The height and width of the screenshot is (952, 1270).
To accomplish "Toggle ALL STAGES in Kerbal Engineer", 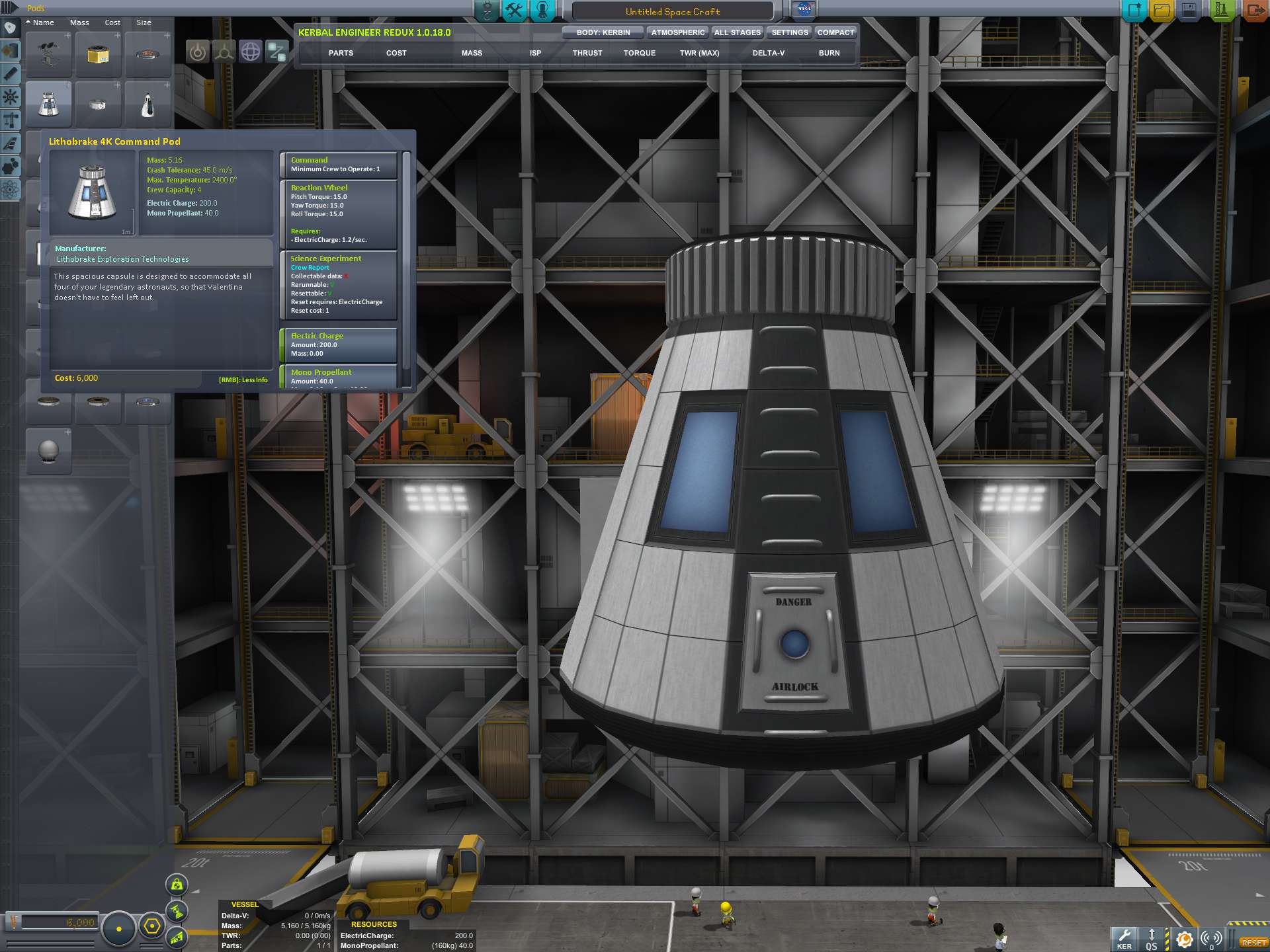I will click(x=738, y=32).
